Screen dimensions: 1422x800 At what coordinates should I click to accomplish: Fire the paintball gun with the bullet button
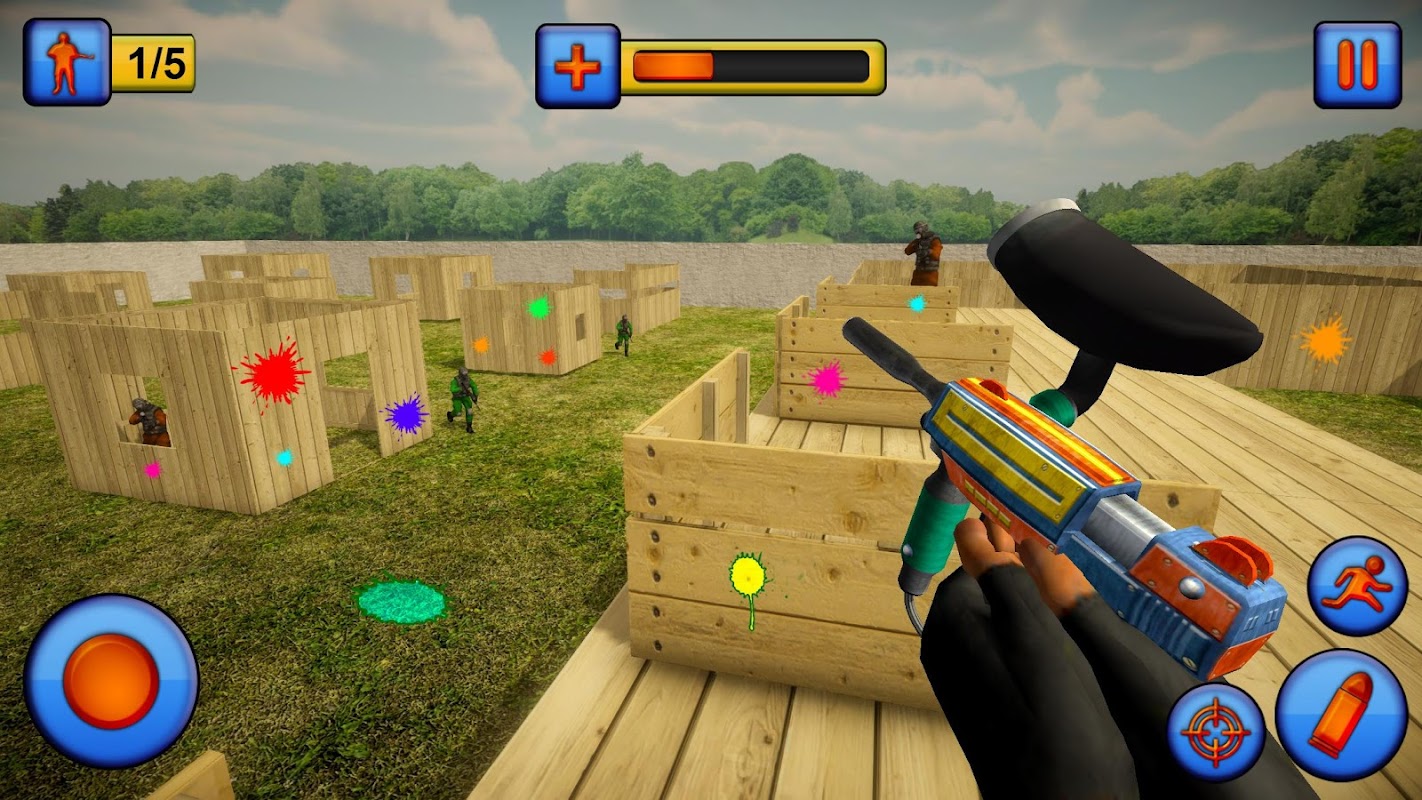click(1341, 714)
